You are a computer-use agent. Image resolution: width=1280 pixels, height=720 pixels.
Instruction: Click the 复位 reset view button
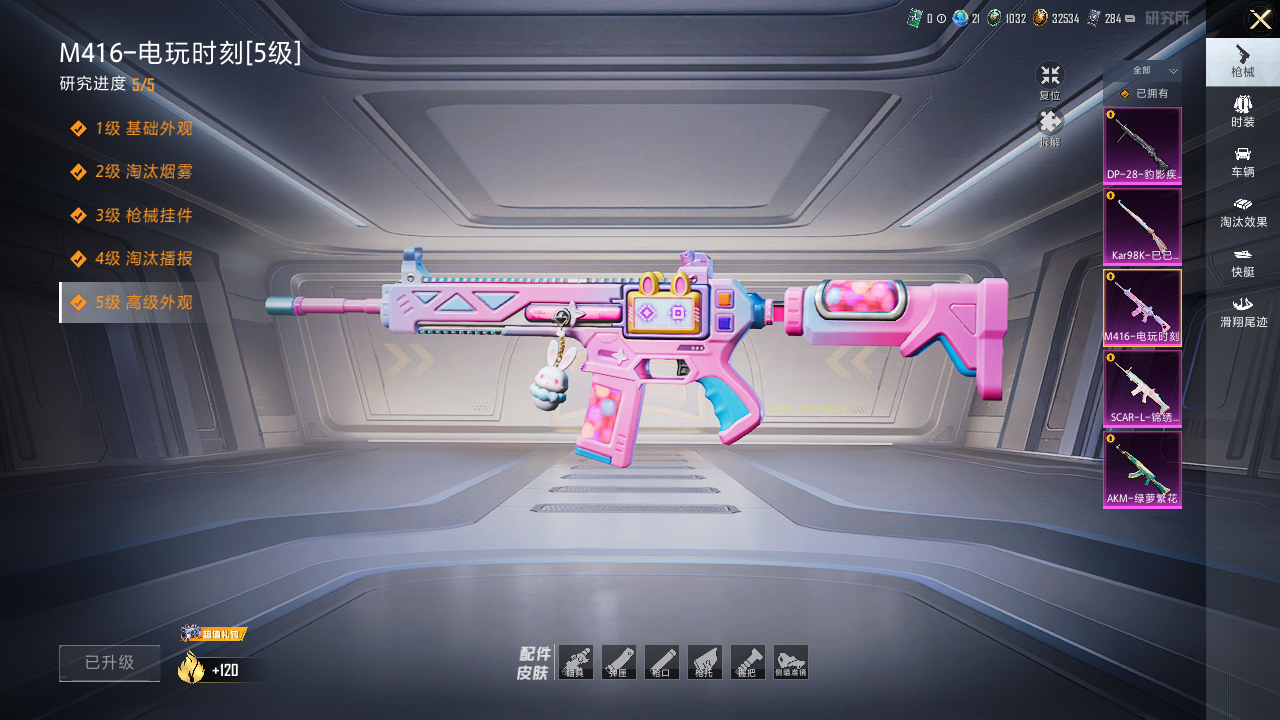tap(1049, 81)
